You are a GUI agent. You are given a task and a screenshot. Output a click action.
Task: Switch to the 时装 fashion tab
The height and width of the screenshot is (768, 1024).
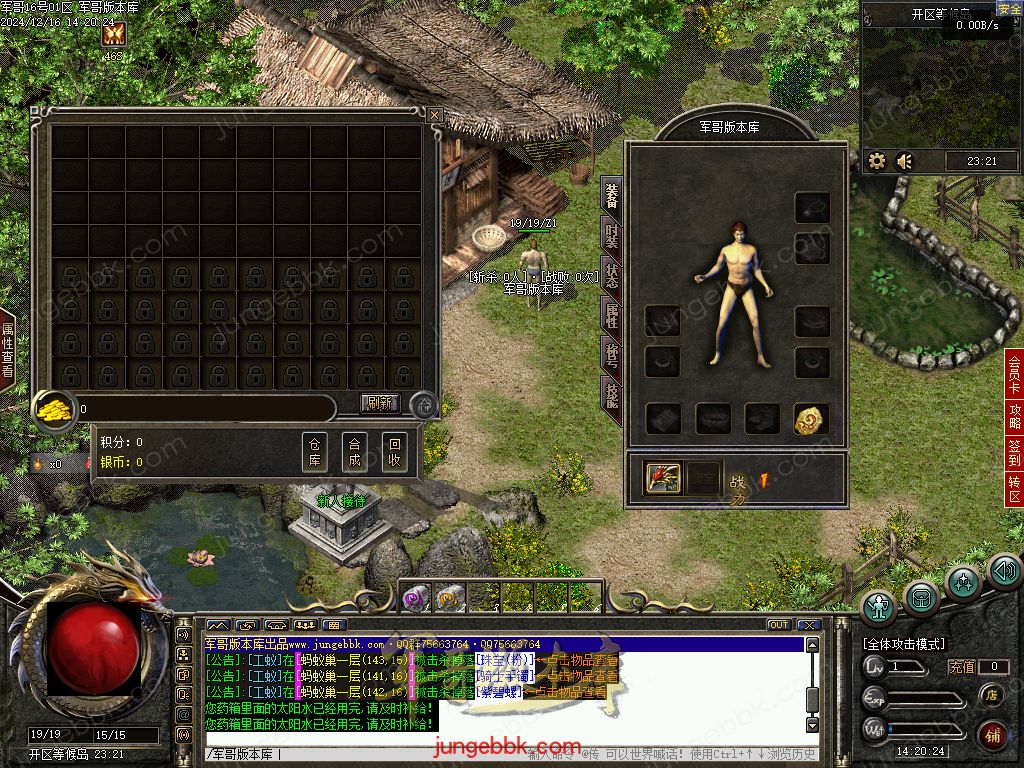[612, 236]
